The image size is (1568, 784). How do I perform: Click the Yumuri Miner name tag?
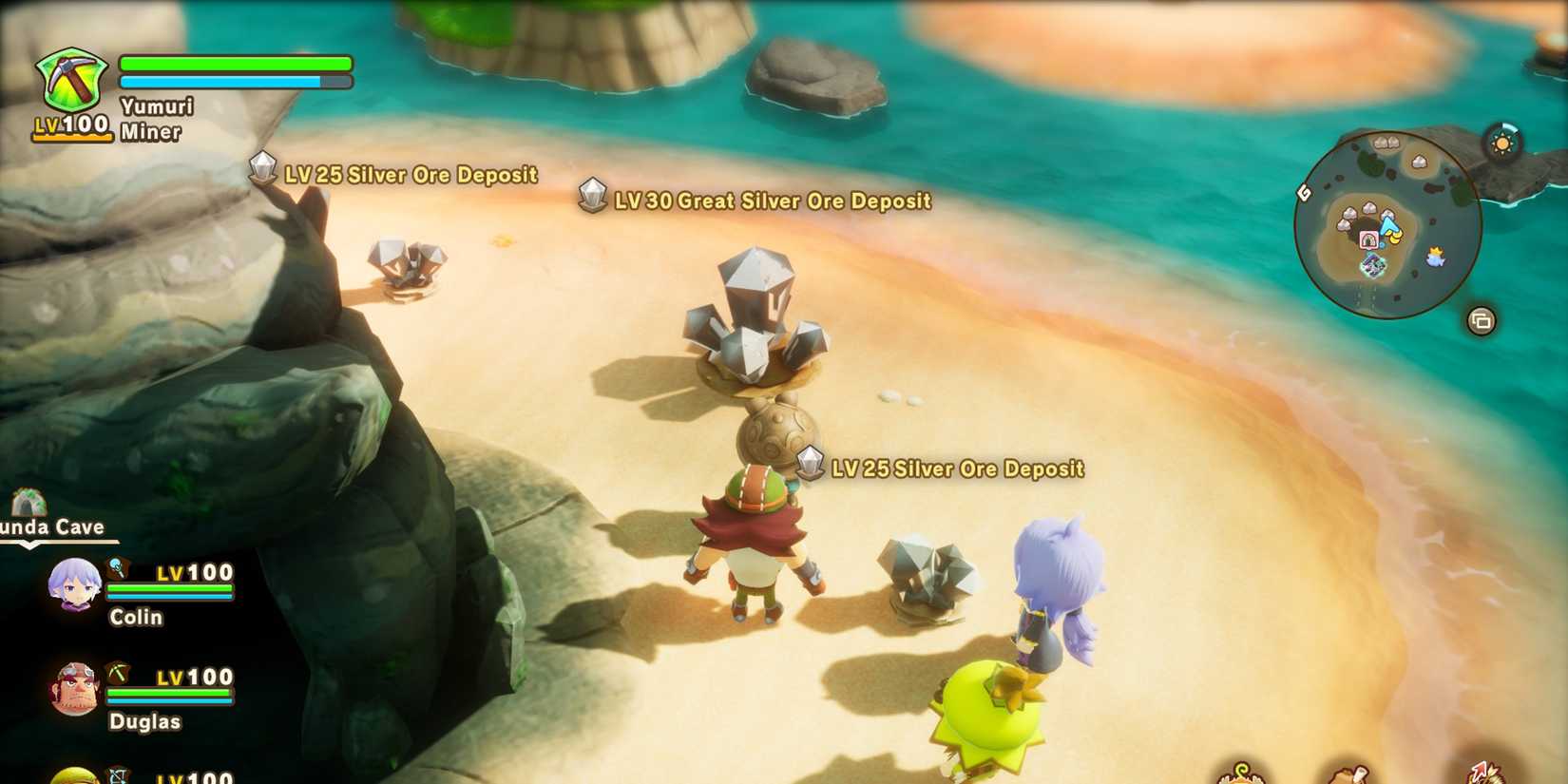click(x=155, y=119)
